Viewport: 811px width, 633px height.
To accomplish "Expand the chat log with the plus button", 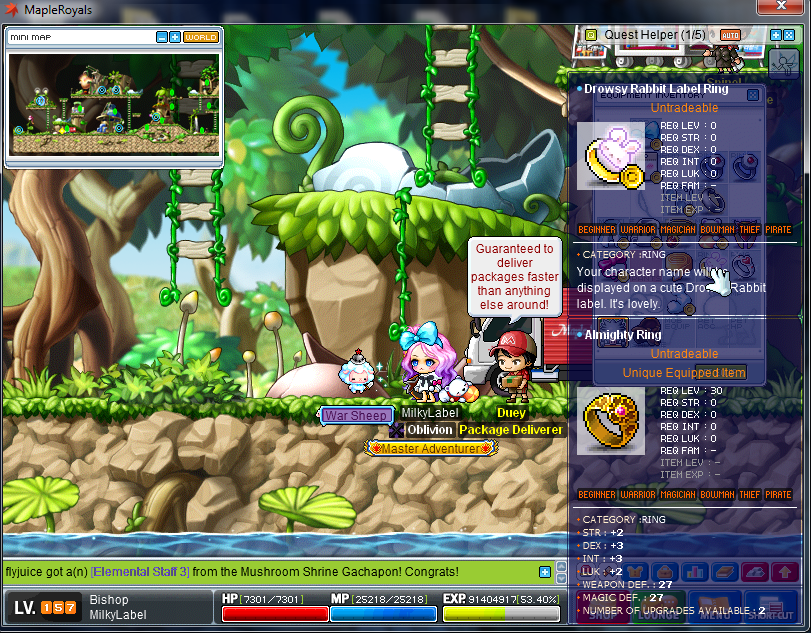I will point(544,572).
